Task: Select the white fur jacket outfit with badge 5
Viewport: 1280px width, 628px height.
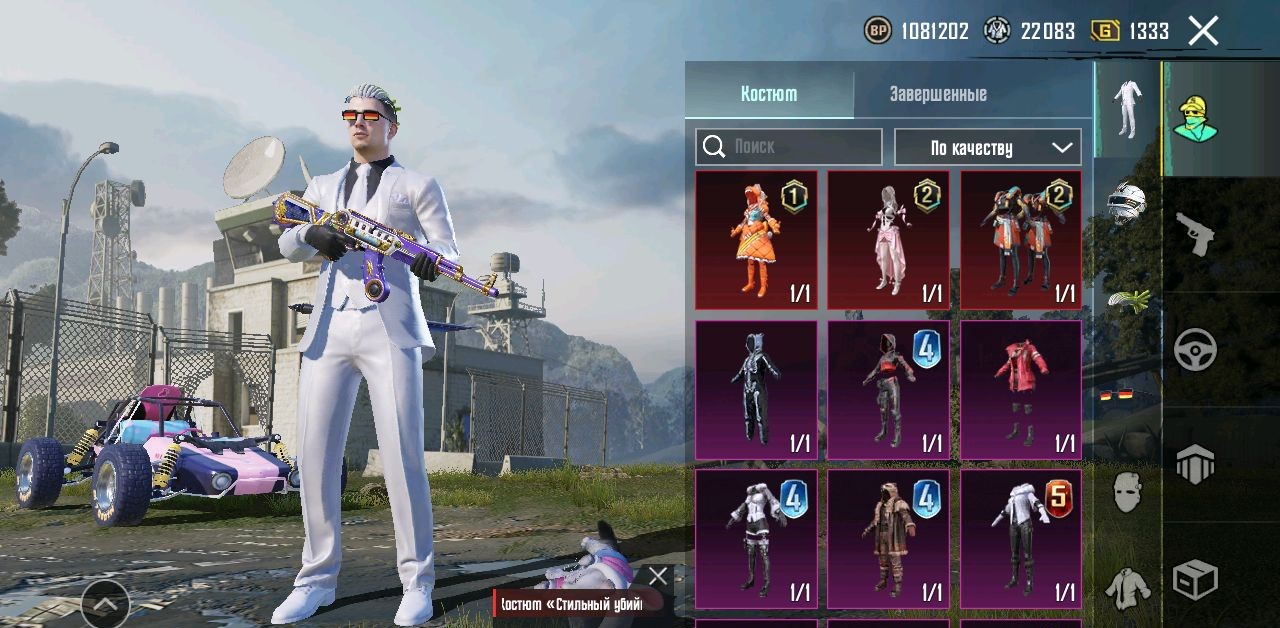Action: [1020, 539]
